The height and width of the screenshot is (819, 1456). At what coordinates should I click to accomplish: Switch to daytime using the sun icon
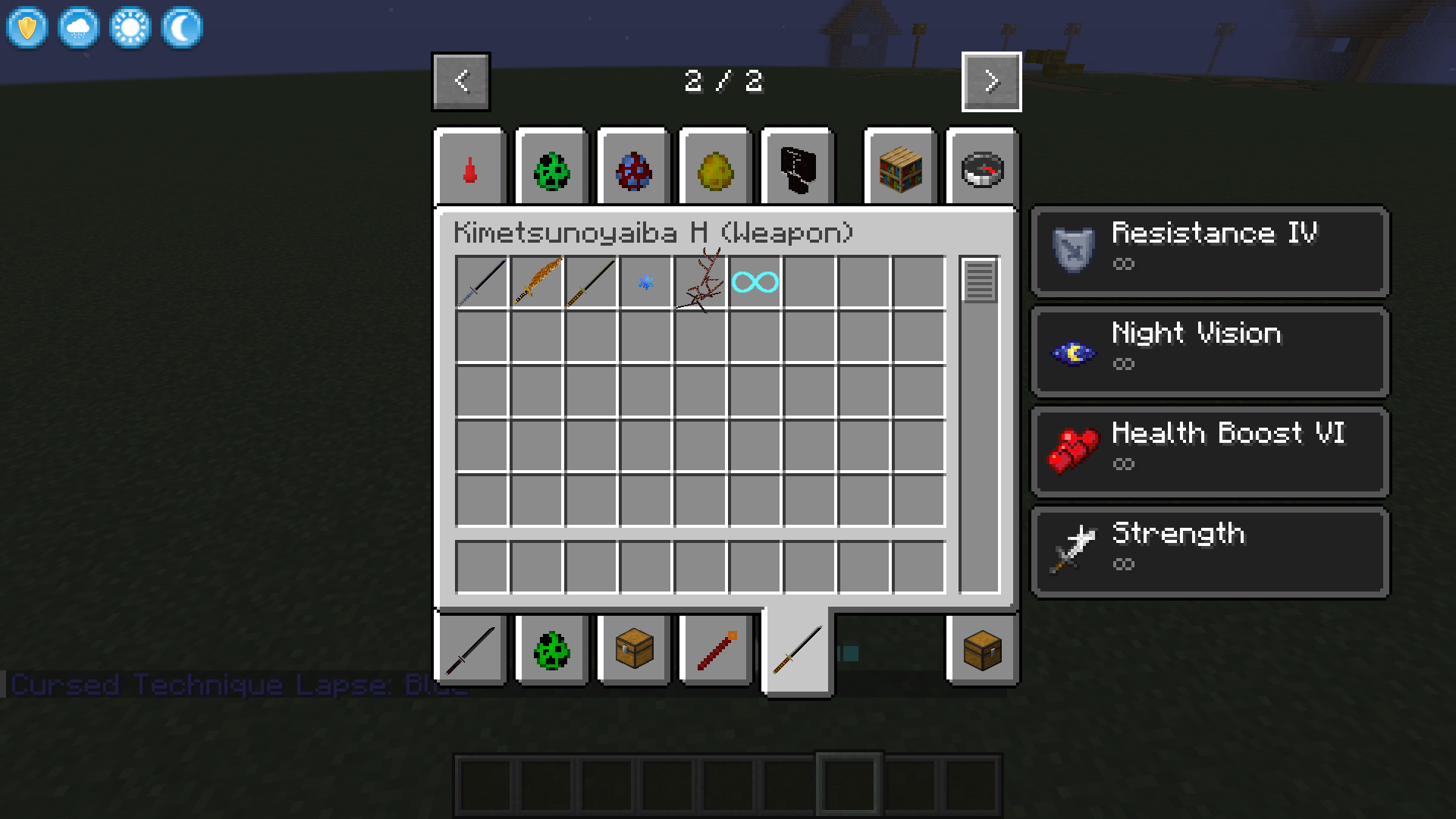click(130, 27)
